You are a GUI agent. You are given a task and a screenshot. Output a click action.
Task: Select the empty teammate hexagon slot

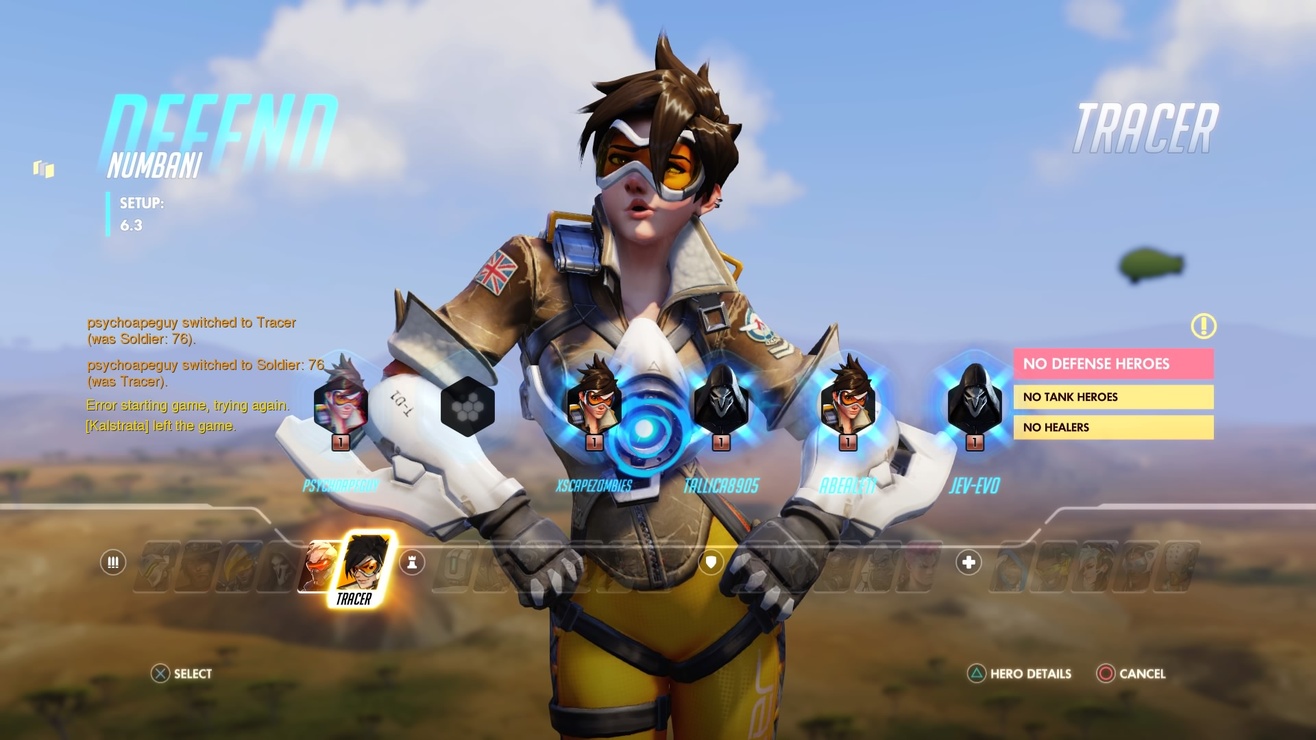(468, 406)
